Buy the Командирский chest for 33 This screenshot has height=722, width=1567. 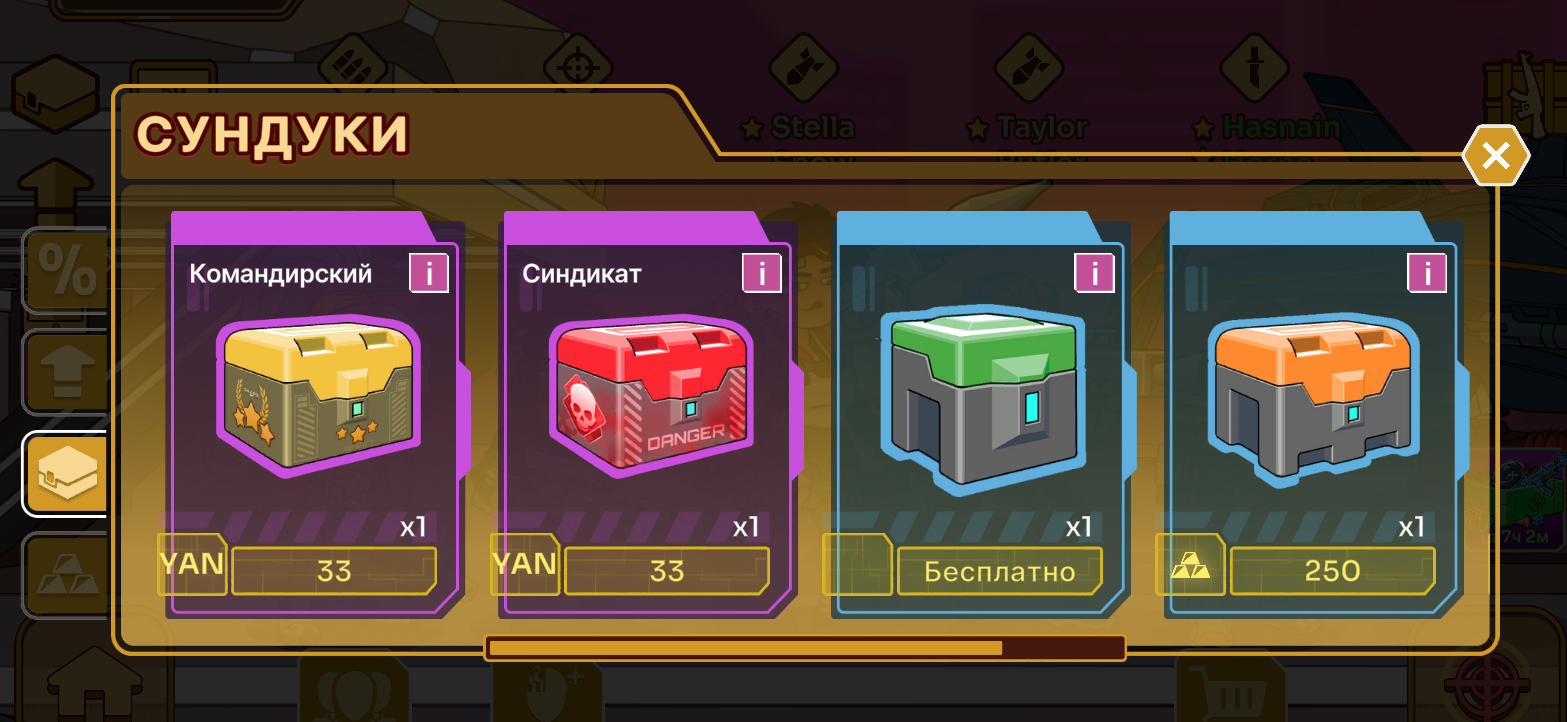tap(334, 571)
